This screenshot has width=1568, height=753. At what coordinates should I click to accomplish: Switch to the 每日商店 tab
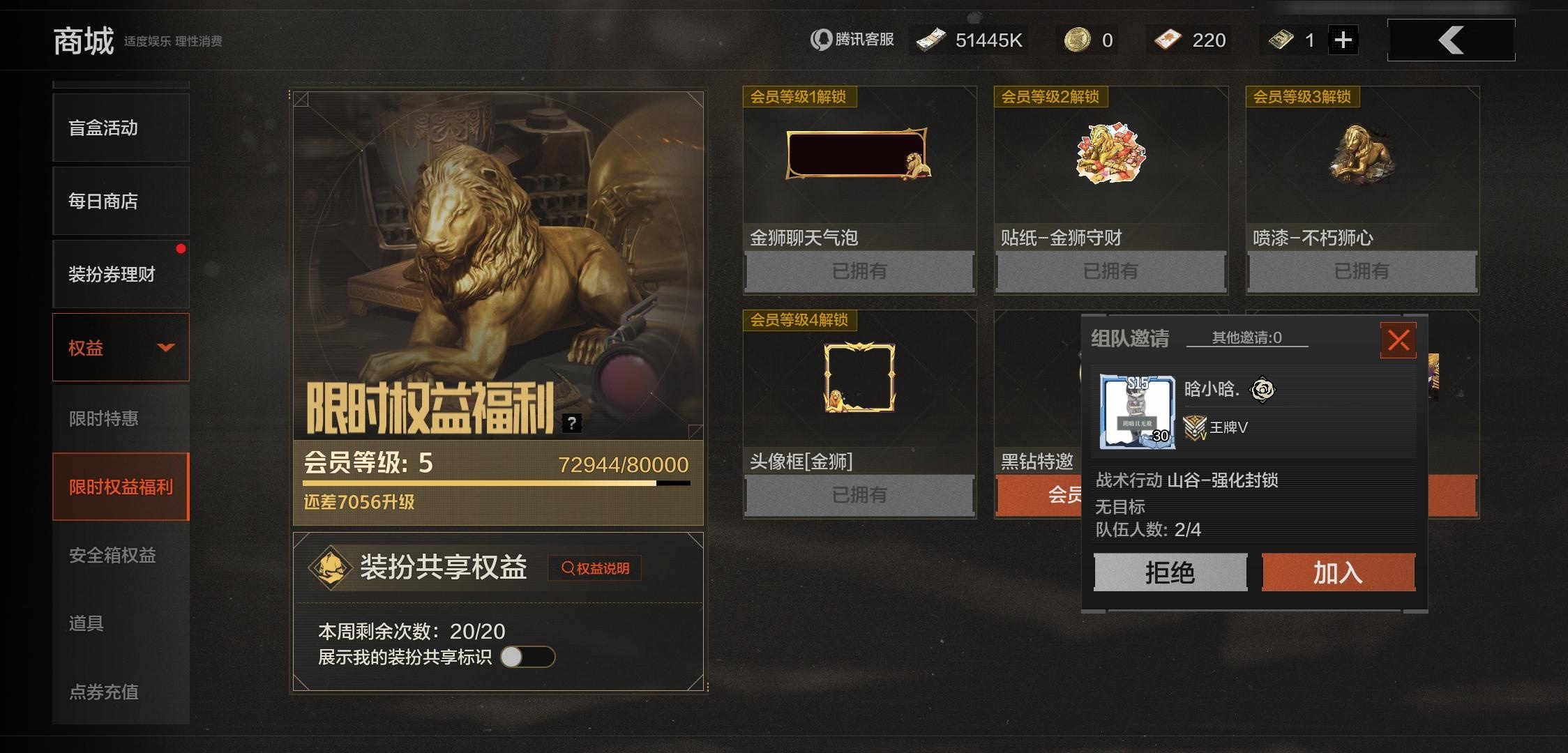(x=105, y=201)
